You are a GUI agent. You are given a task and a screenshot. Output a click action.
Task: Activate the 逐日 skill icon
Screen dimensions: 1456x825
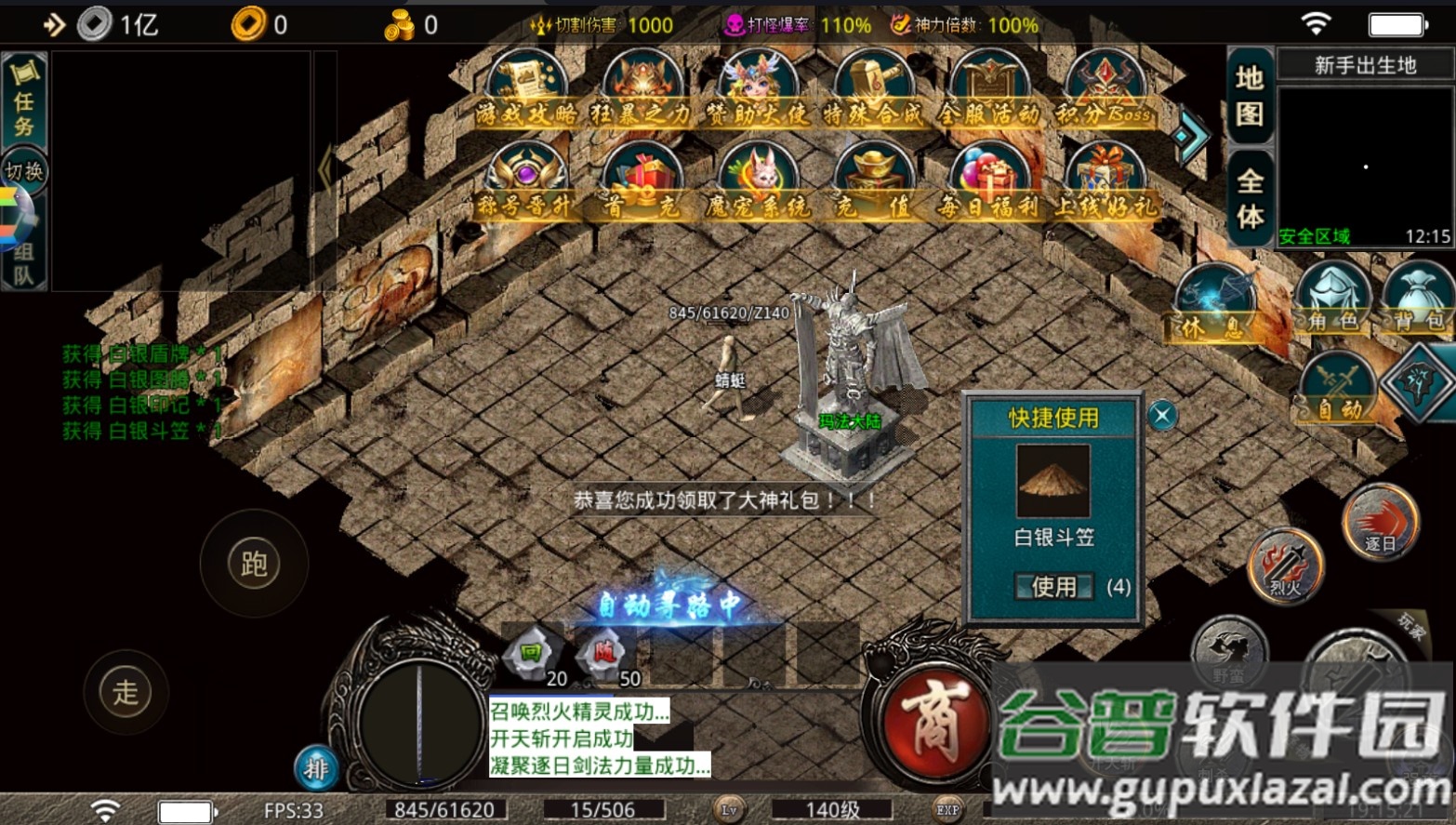coord(1380,521)
